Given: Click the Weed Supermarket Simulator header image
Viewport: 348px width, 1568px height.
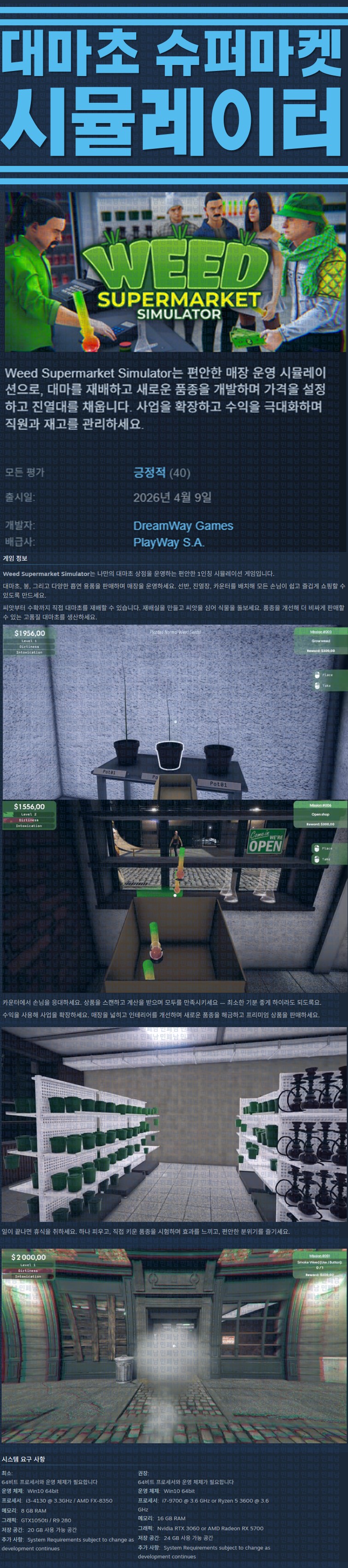Looking at the screenshot, I should 174,271.
